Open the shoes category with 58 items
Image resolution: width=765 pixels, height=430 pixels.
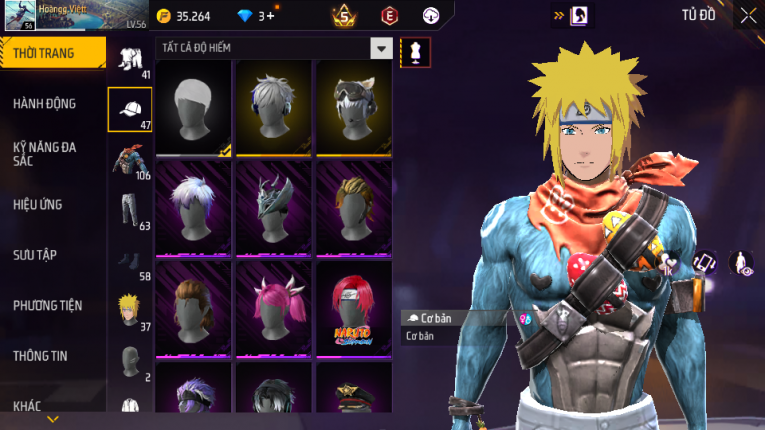coord(130,262)
